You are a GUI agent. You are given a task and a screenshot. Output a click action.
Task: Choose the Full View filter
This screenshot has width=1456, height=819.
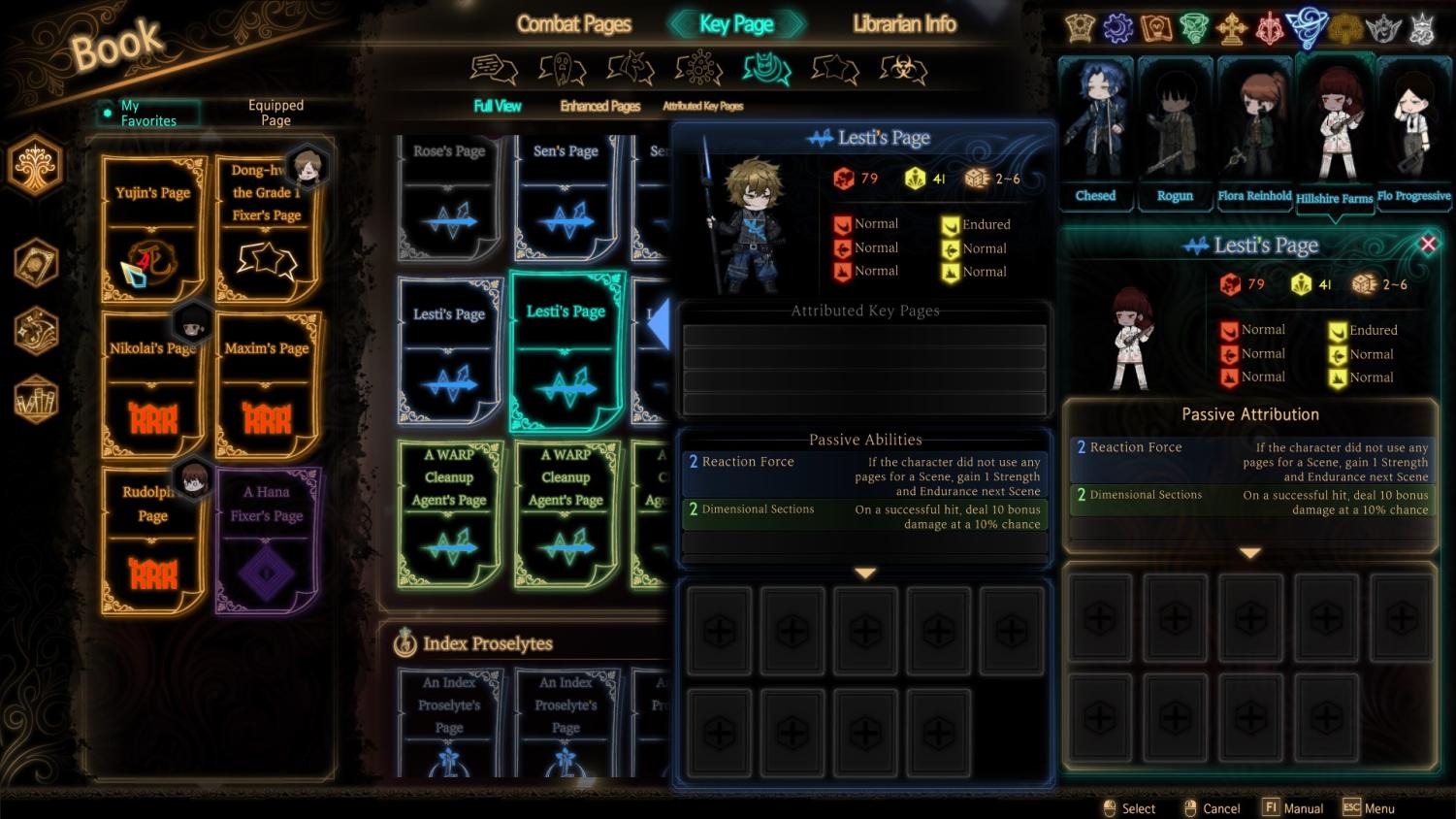pyautogui.click(x=497, y=106)
